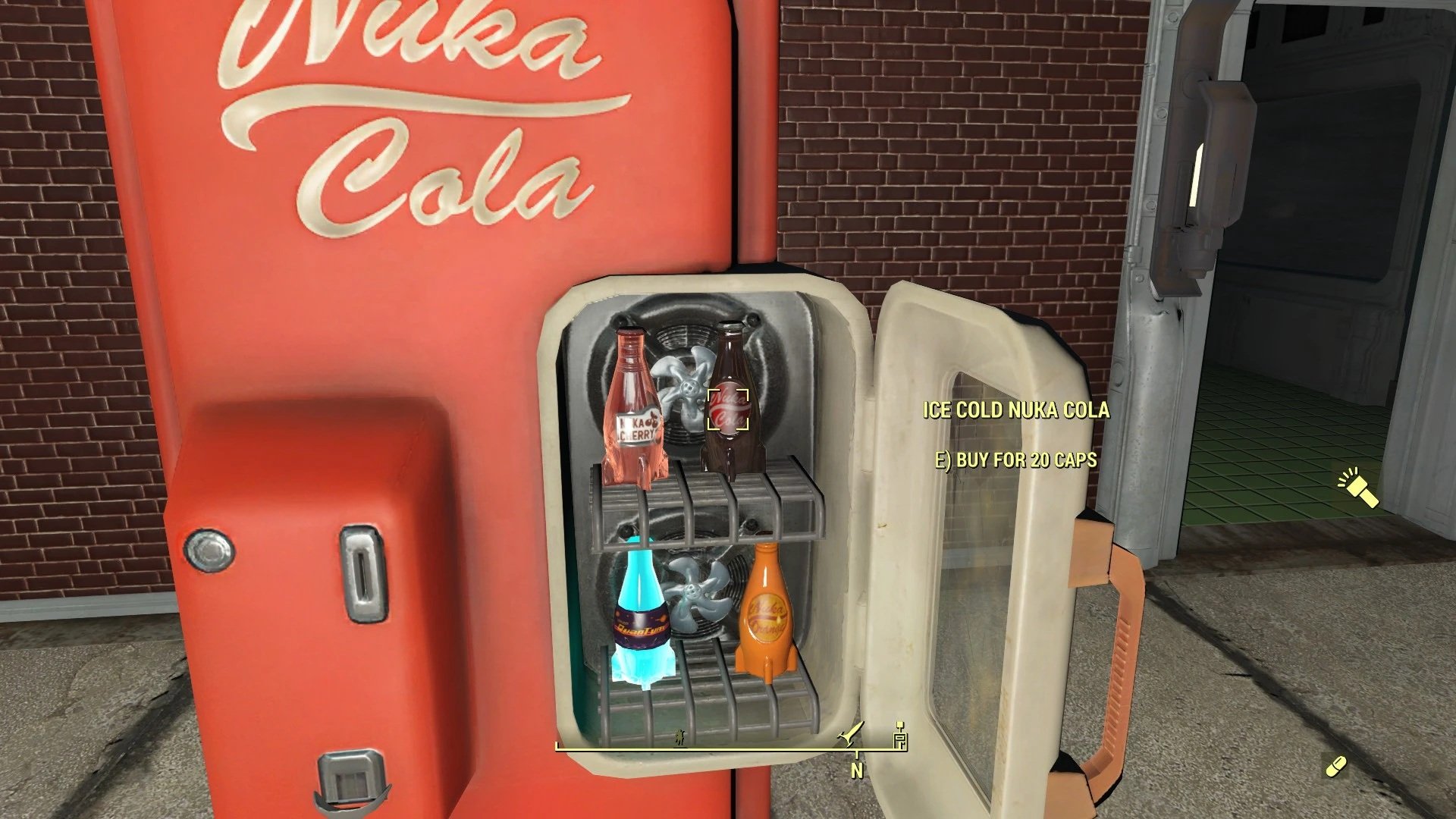The image size is (1456, 819).
Task: Click the small figure marker on compass
Action: [x=680, y=736]
